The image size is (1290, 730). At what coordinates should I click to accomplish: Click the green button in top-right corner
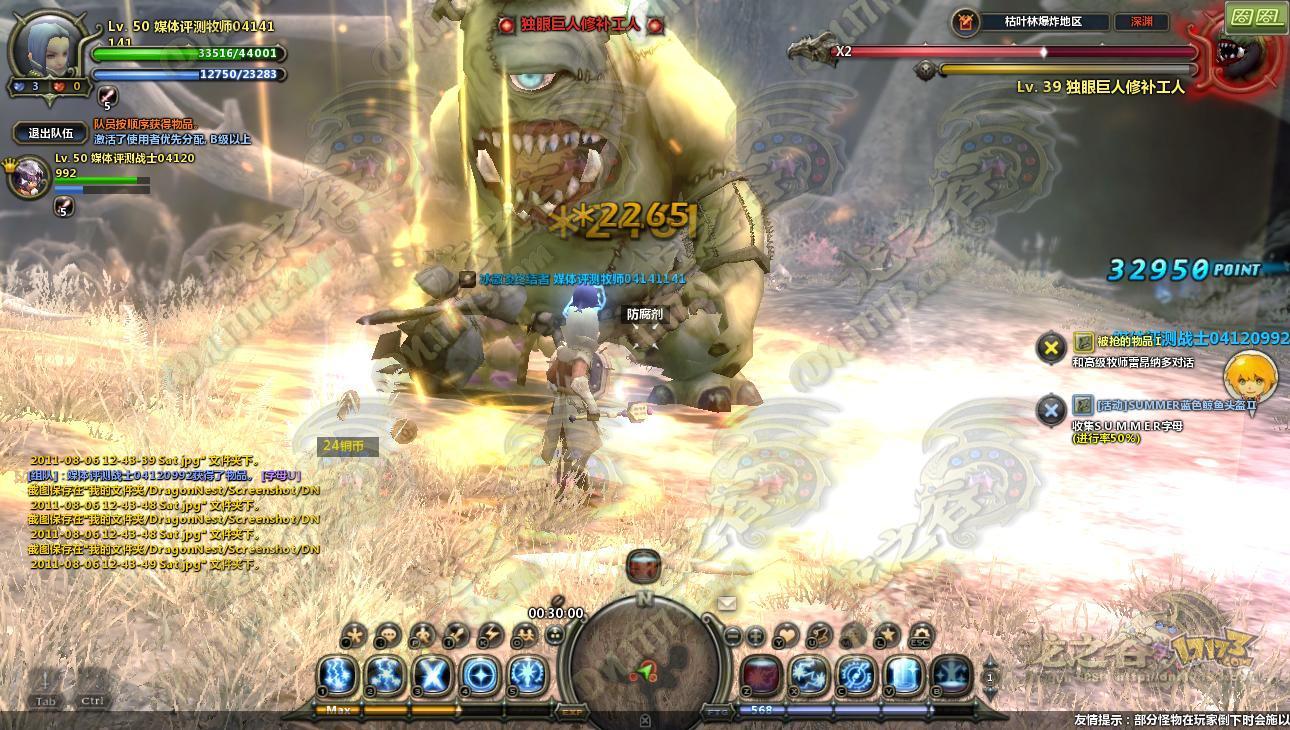[1256, 17]
